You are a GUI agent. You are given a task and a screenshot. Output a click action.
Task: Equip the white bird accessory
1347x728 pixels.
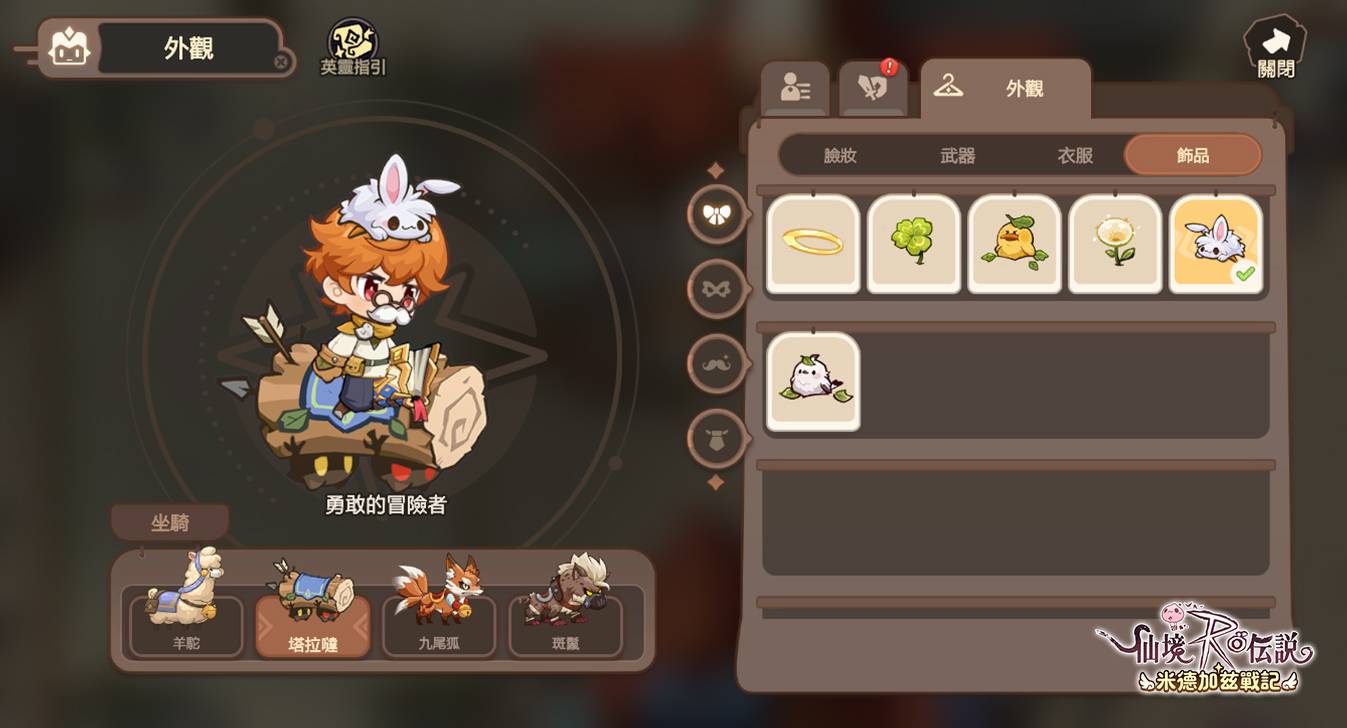[813, 381]
